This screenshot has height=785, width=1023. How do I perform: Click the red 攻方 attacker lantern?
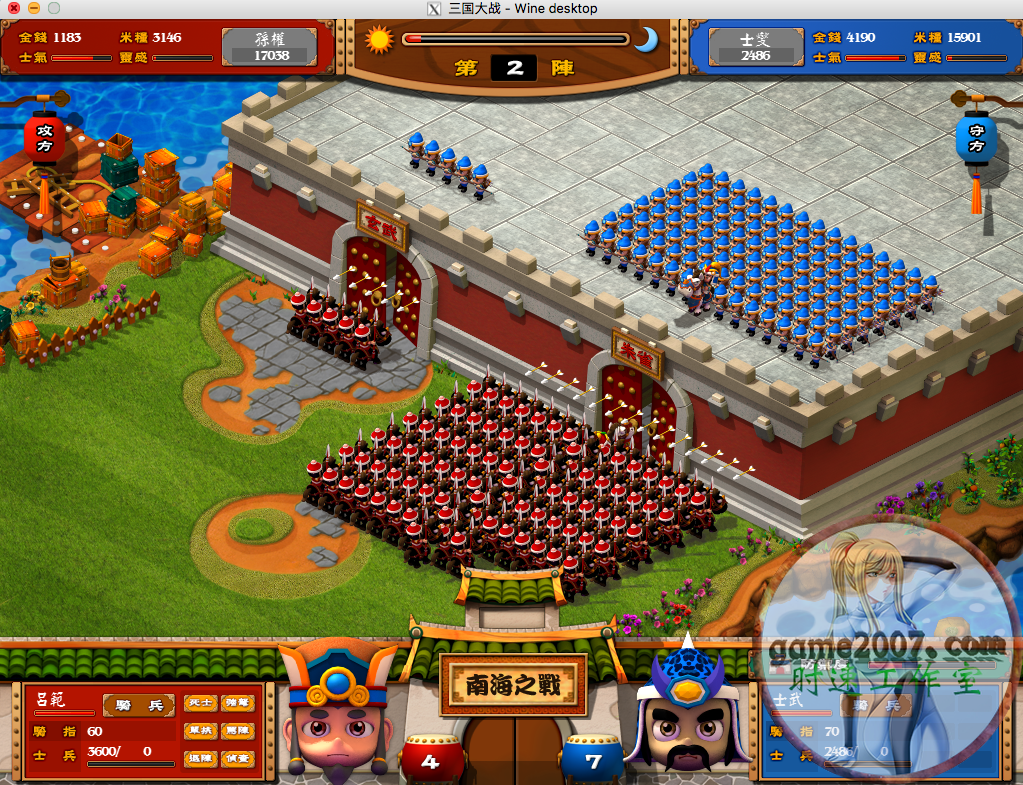pyautogui.click(x=45, y=141)
